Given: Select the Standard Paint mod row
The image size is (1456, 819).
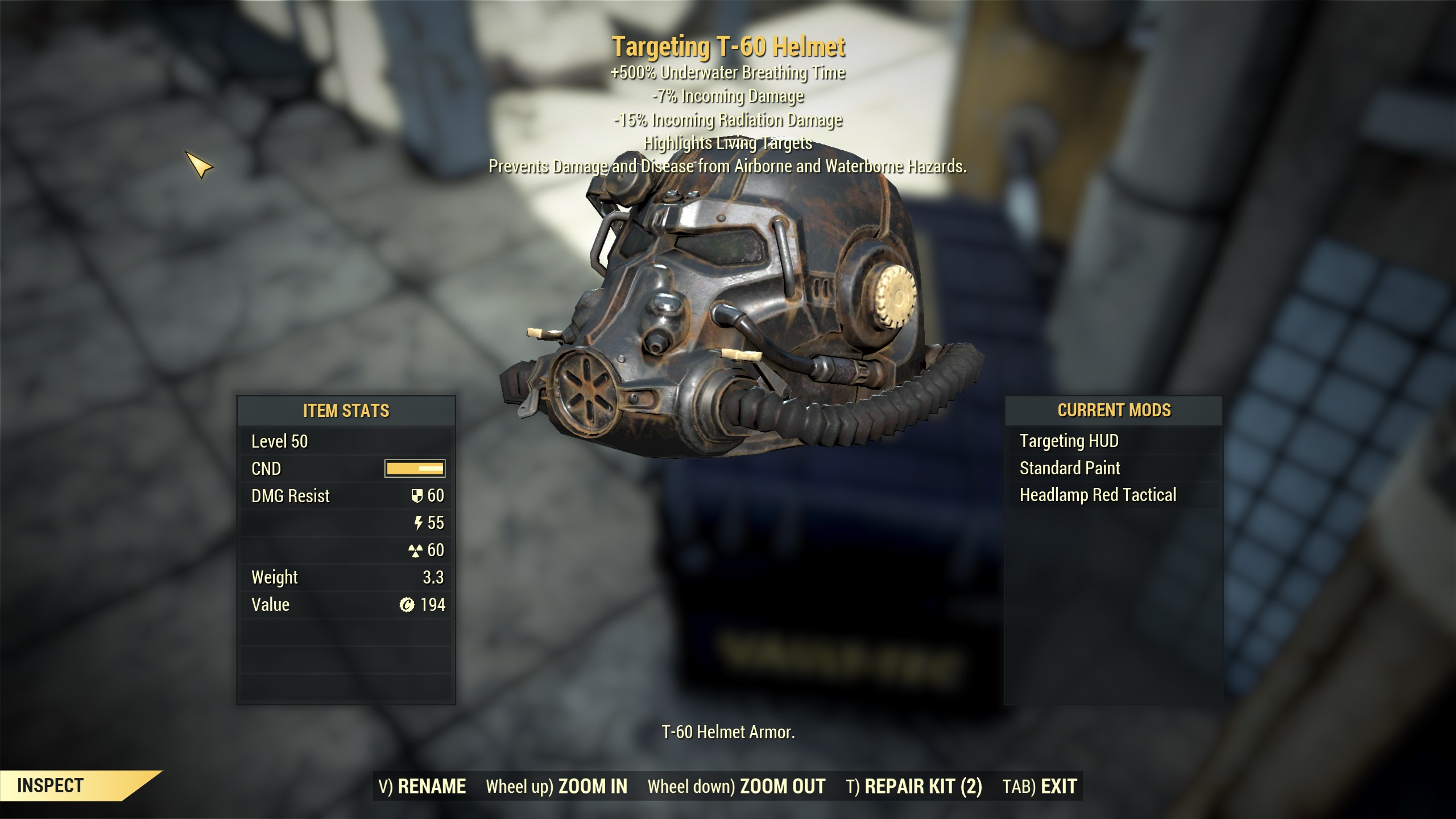Looking at the screenshot, I should [x=1069, y=468].
